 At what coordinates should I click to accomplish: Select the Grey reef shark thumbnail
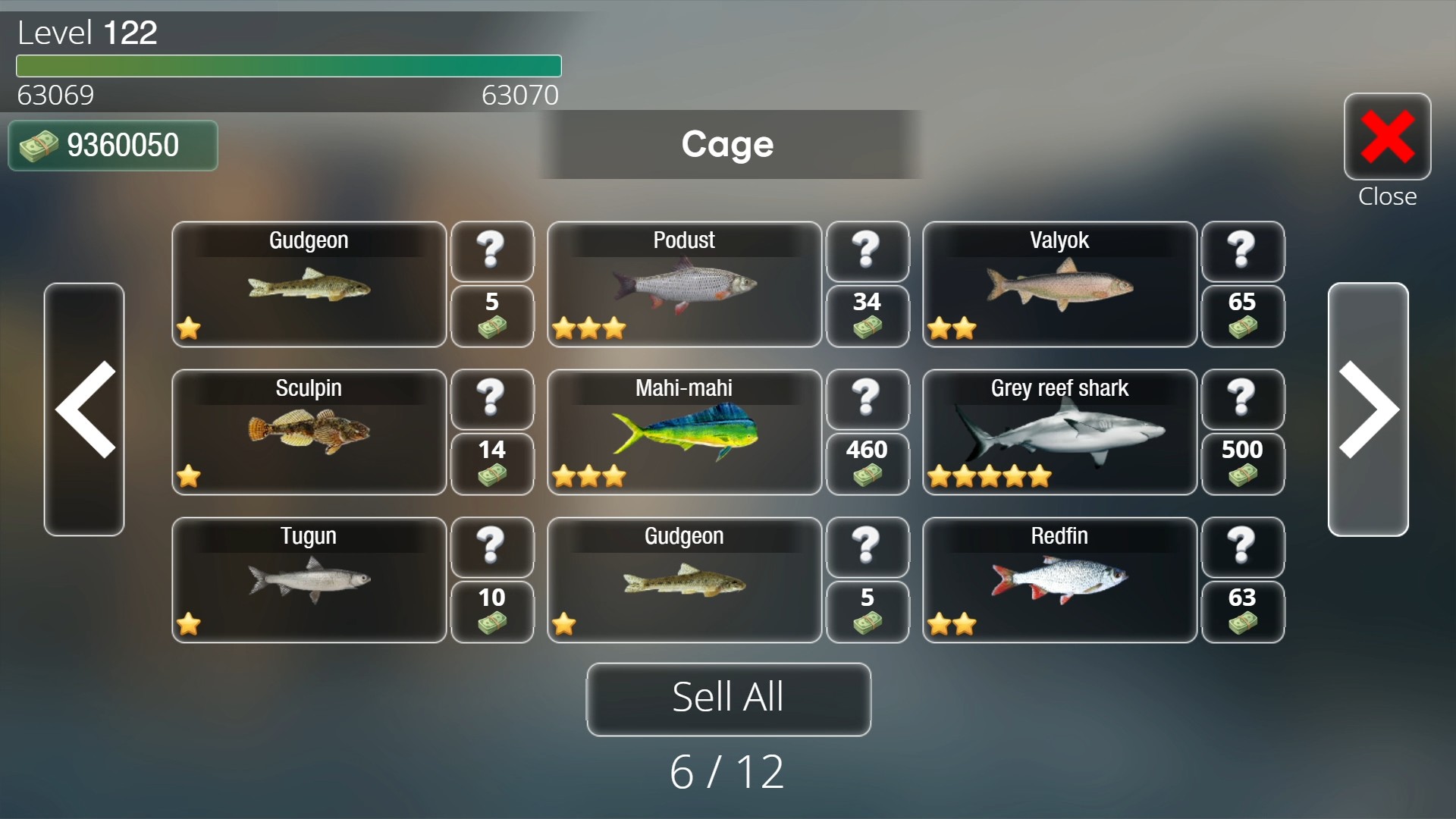pos(1059,432)
